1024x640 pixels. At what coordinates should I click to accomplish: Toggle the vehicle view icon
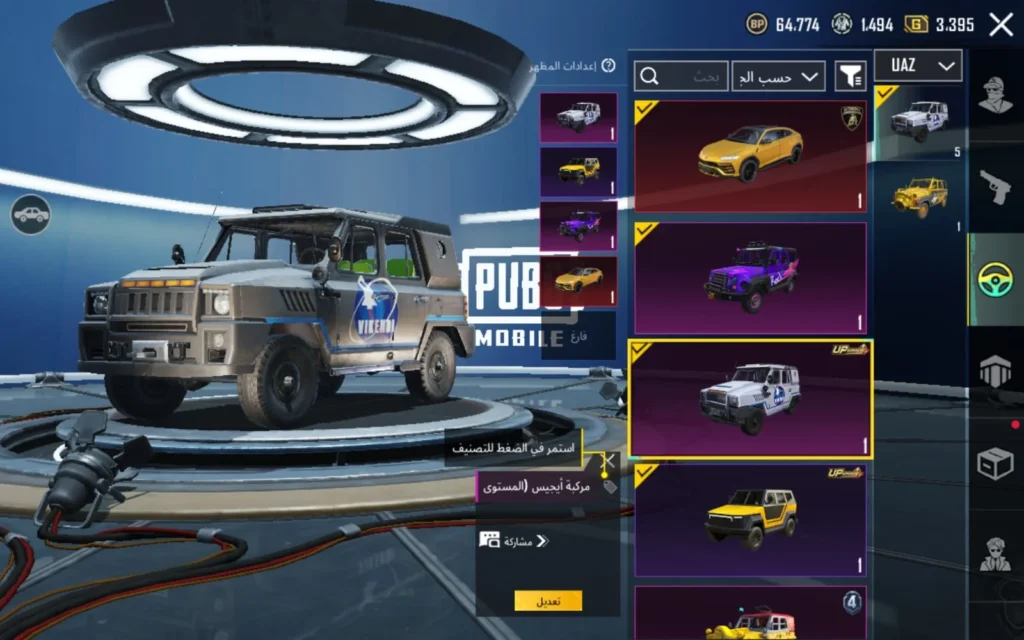[31, 214]
